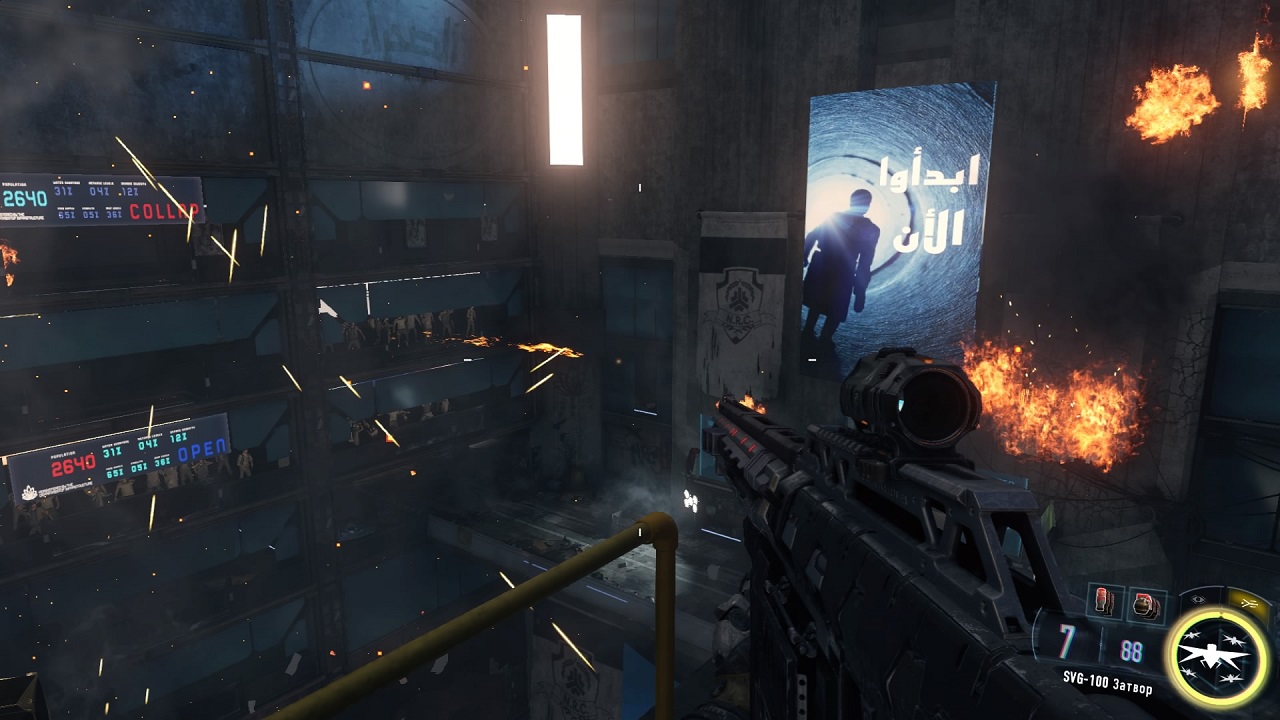This screenshot has width=1280, height=720.
Task: Activate the Firefly Swarm cyber core ability
Action: [x=1217, y=655]
